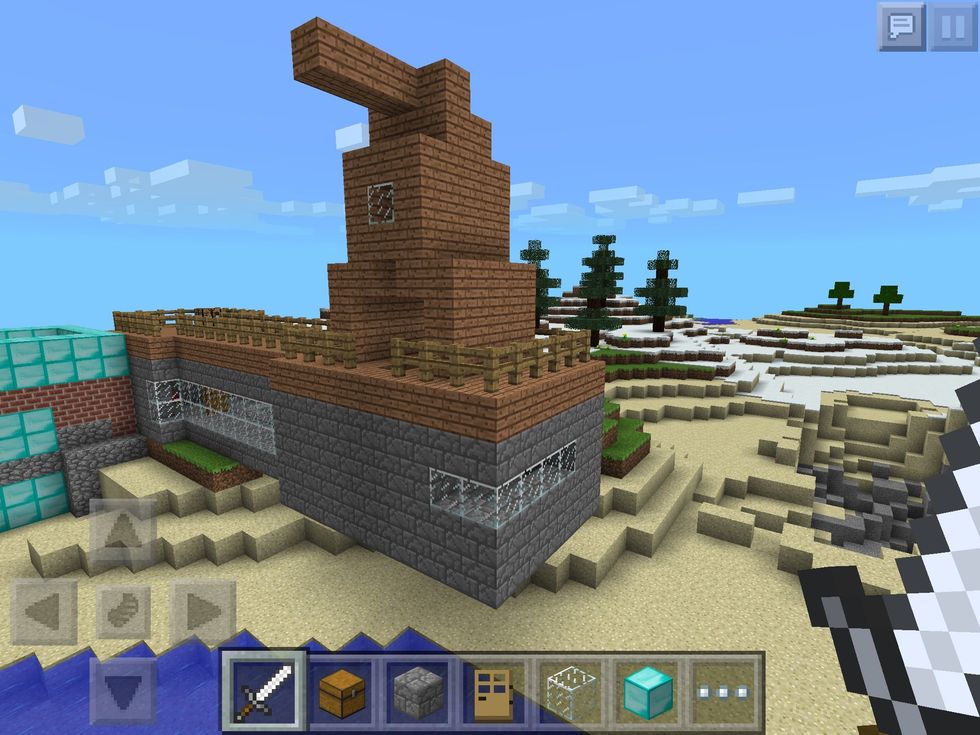Pick the wooden door hotbar slot

[x=495, y=690]
